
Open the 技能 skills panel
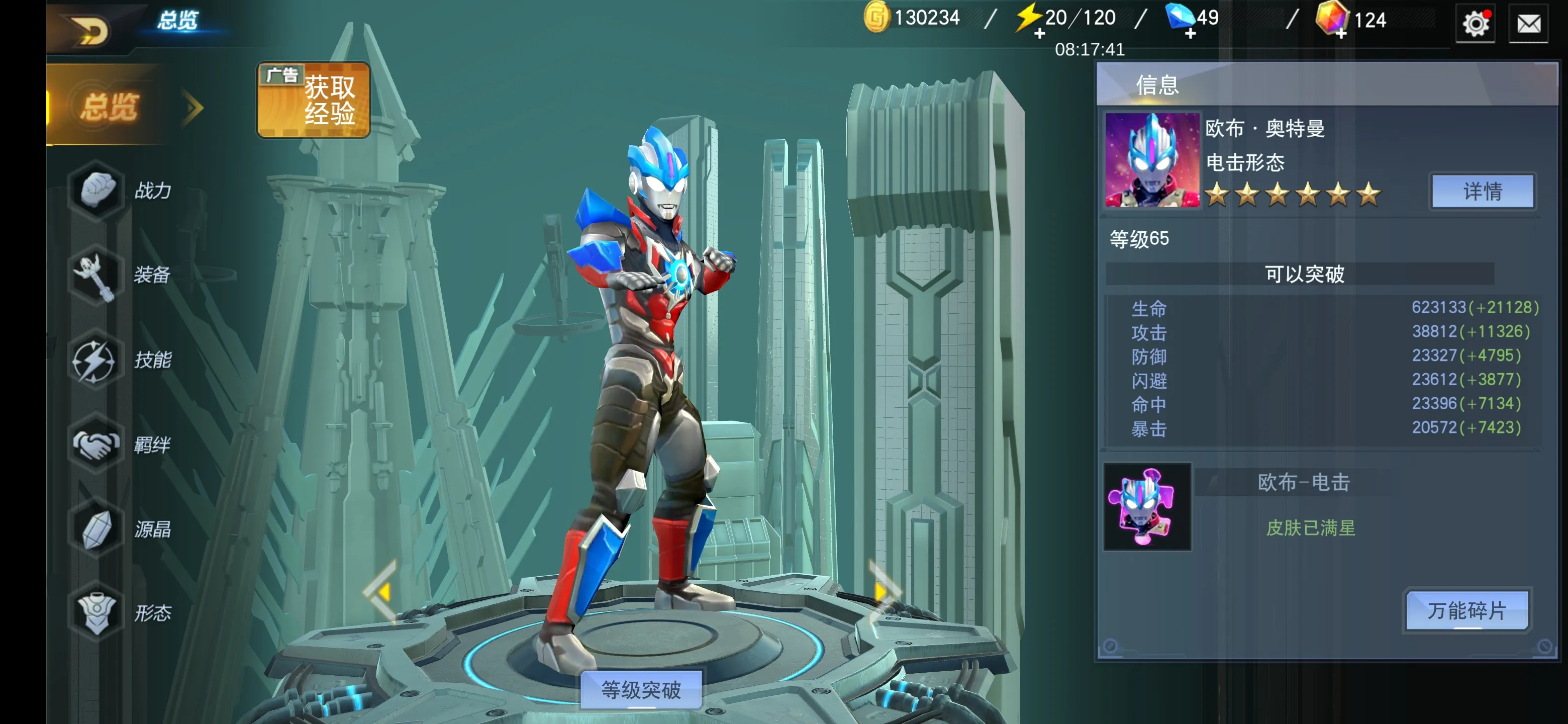pos(94,360)
